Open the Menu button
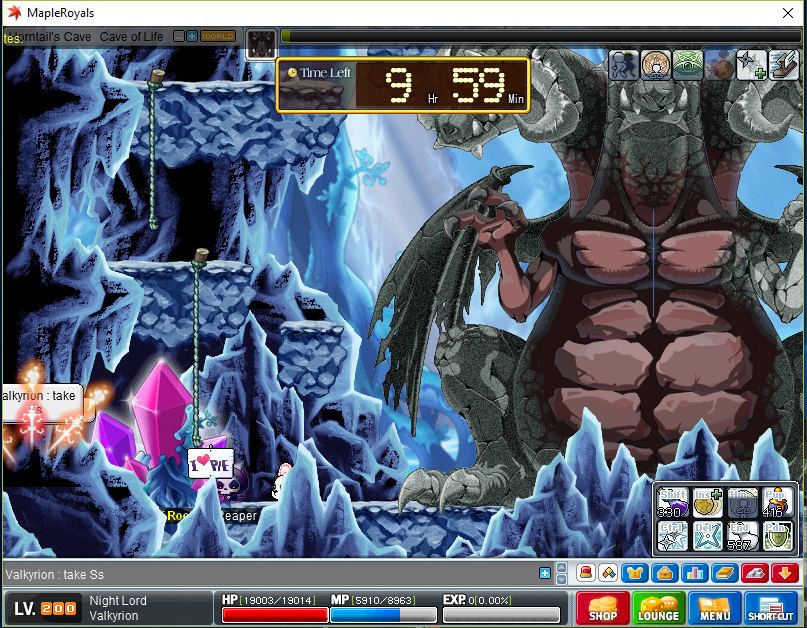 [714, 607]
